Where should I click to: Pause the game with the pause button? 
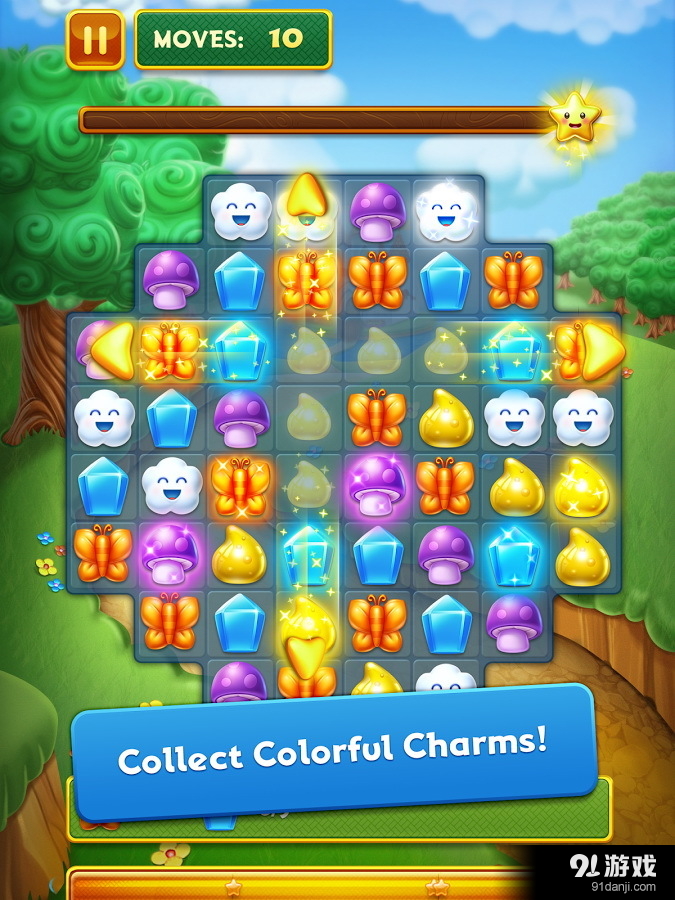(95, 40)
